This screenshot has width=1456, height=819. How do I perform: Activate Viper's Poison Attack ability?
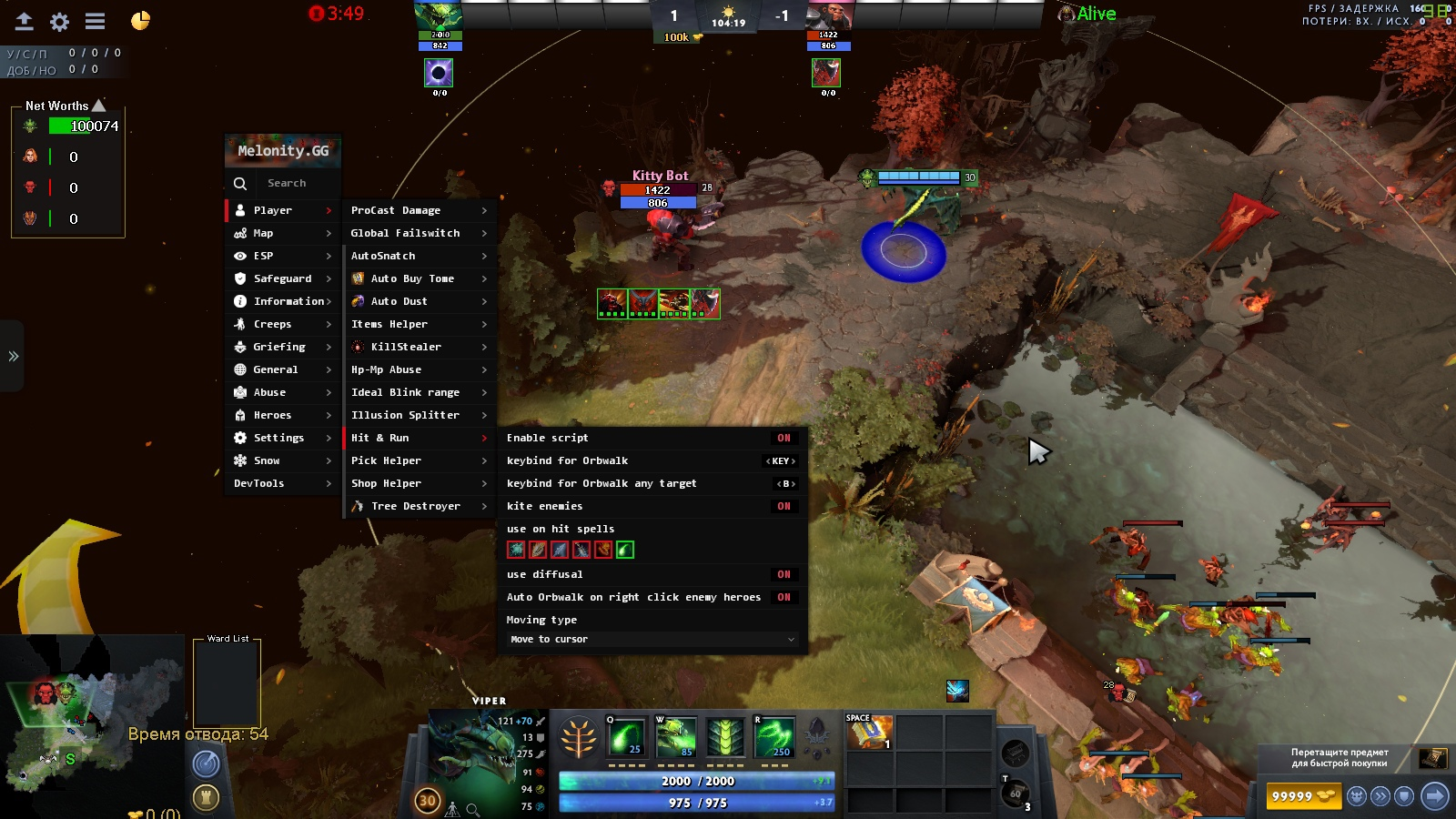point(626,737)
